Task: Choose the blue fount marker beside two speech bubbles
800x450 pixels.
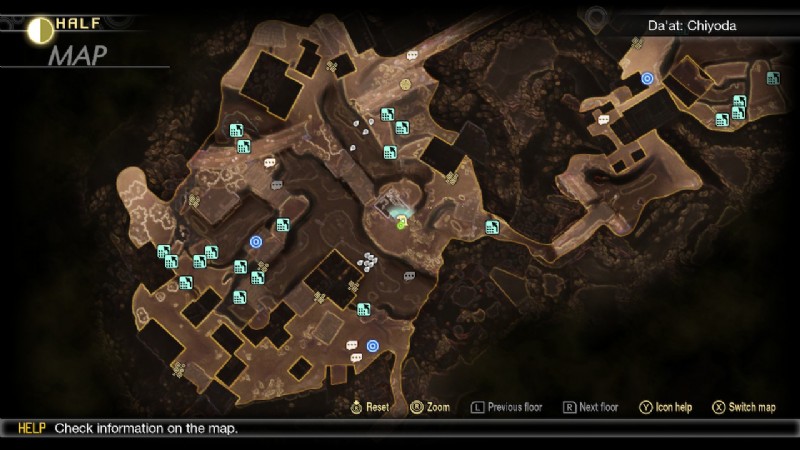Action: click(372, 346)
